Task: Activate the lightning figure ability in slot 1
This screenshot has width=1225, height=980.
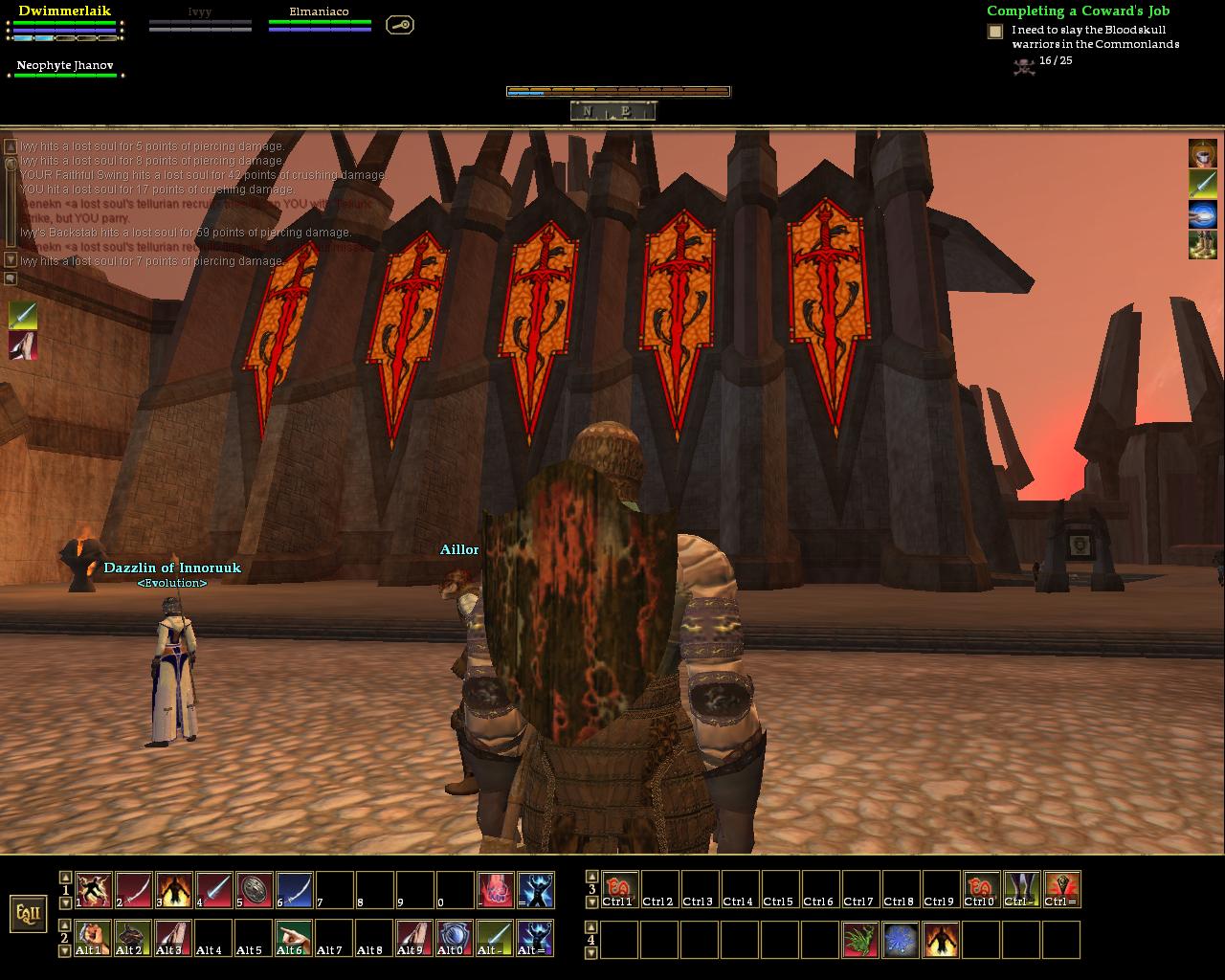Action: pyautogui.click(x=94, y=890)
